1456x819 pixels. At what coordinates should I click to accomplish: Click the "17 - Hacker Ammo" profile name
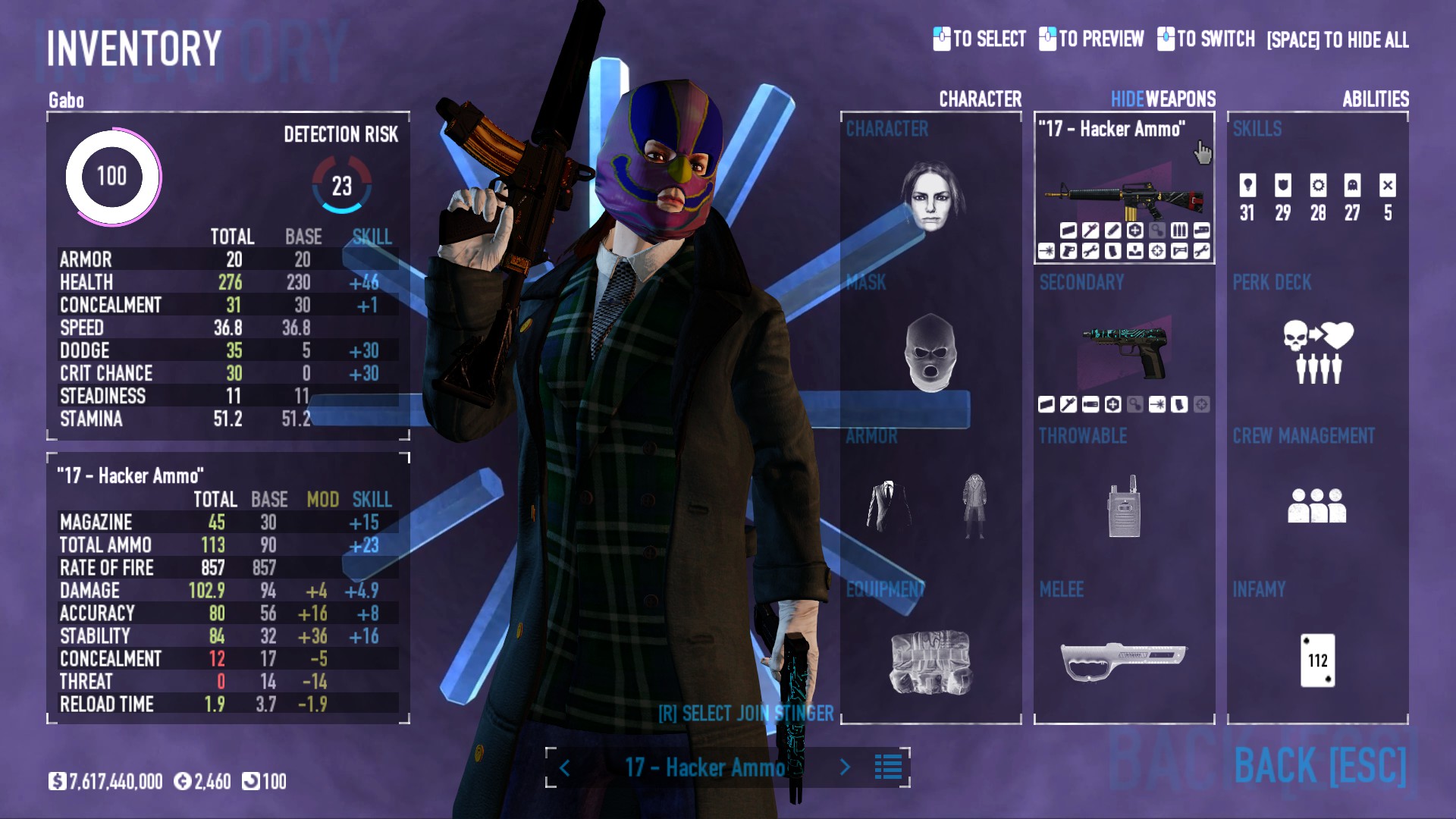tap(705, 767)
